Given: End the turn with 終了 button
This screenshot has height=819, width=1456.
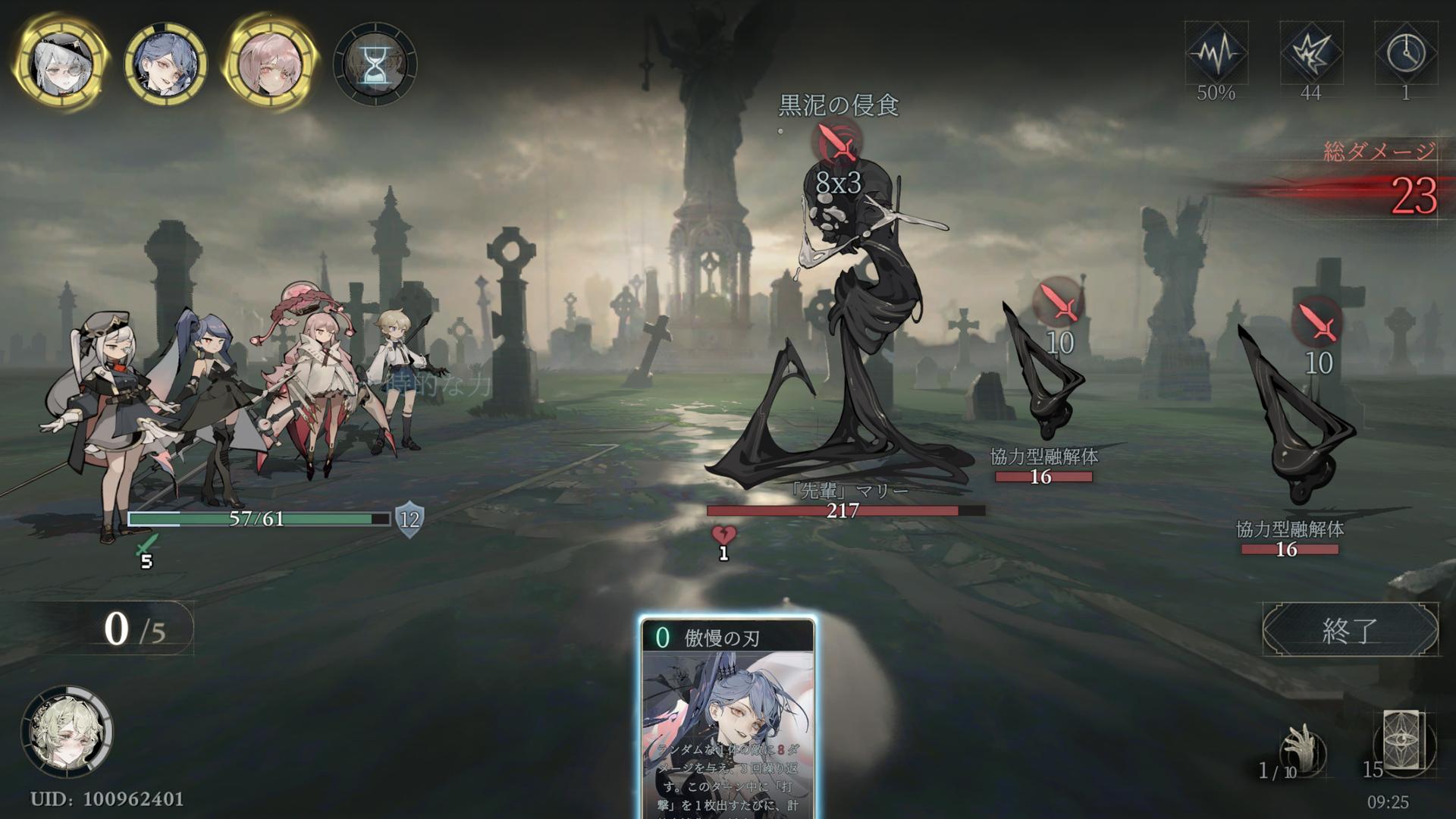Looking at the screenshot, I should [1350, 629].
